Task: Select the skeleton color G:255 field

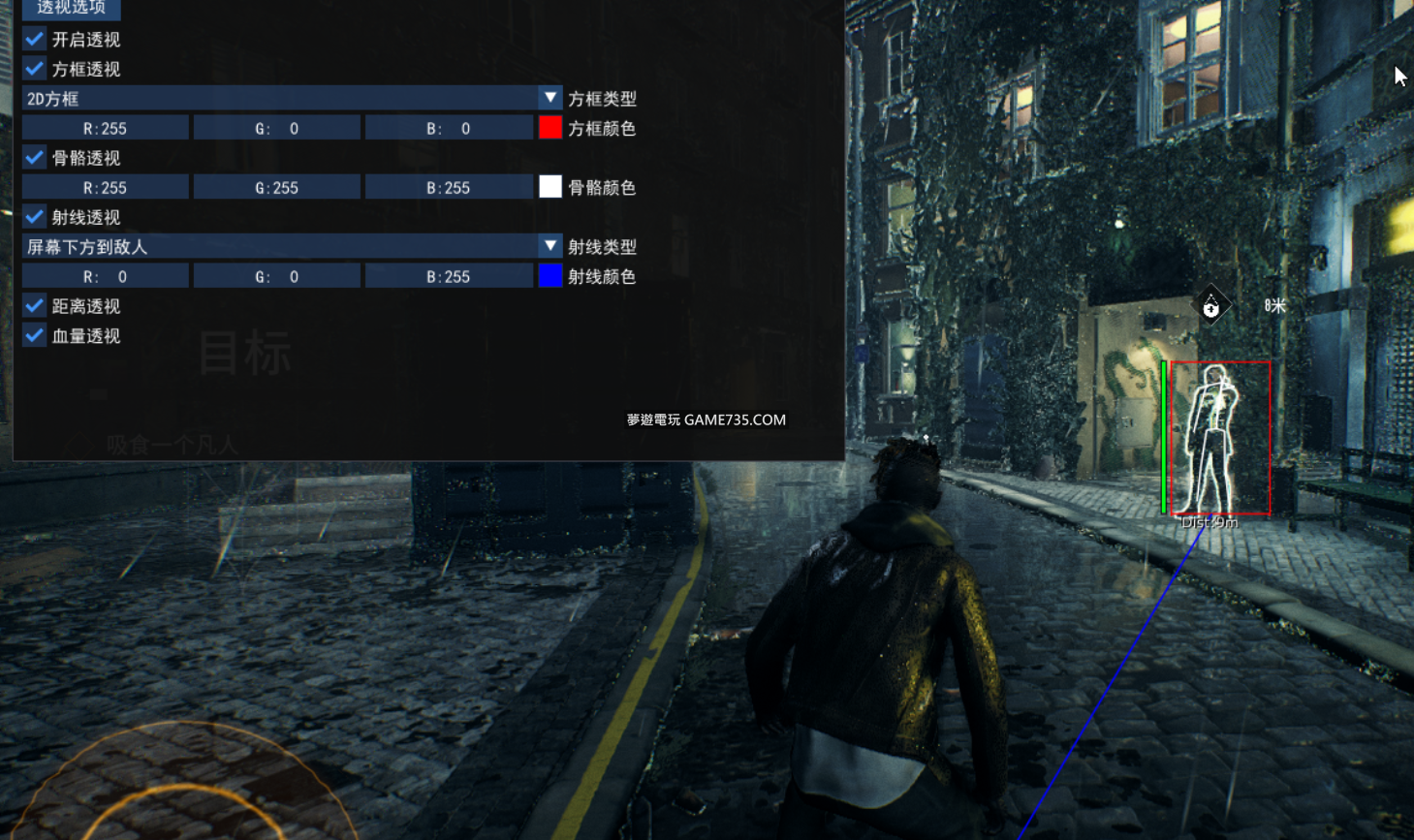Action: tap(277, 188)
